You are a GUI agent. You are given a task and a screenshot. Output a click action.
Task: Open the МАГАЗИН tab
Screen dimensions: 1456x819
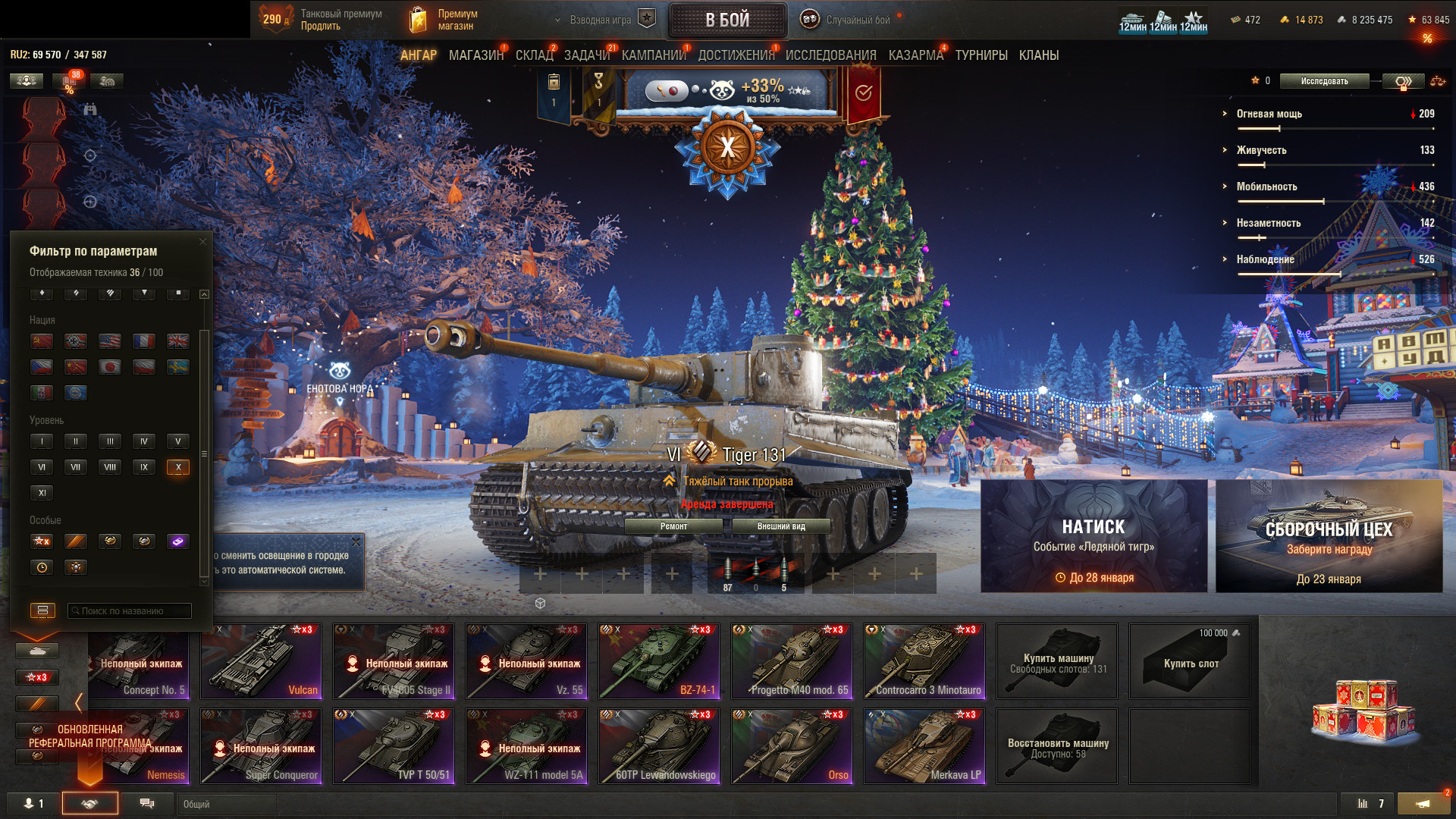pyautogui.click(x=475, y=55)
